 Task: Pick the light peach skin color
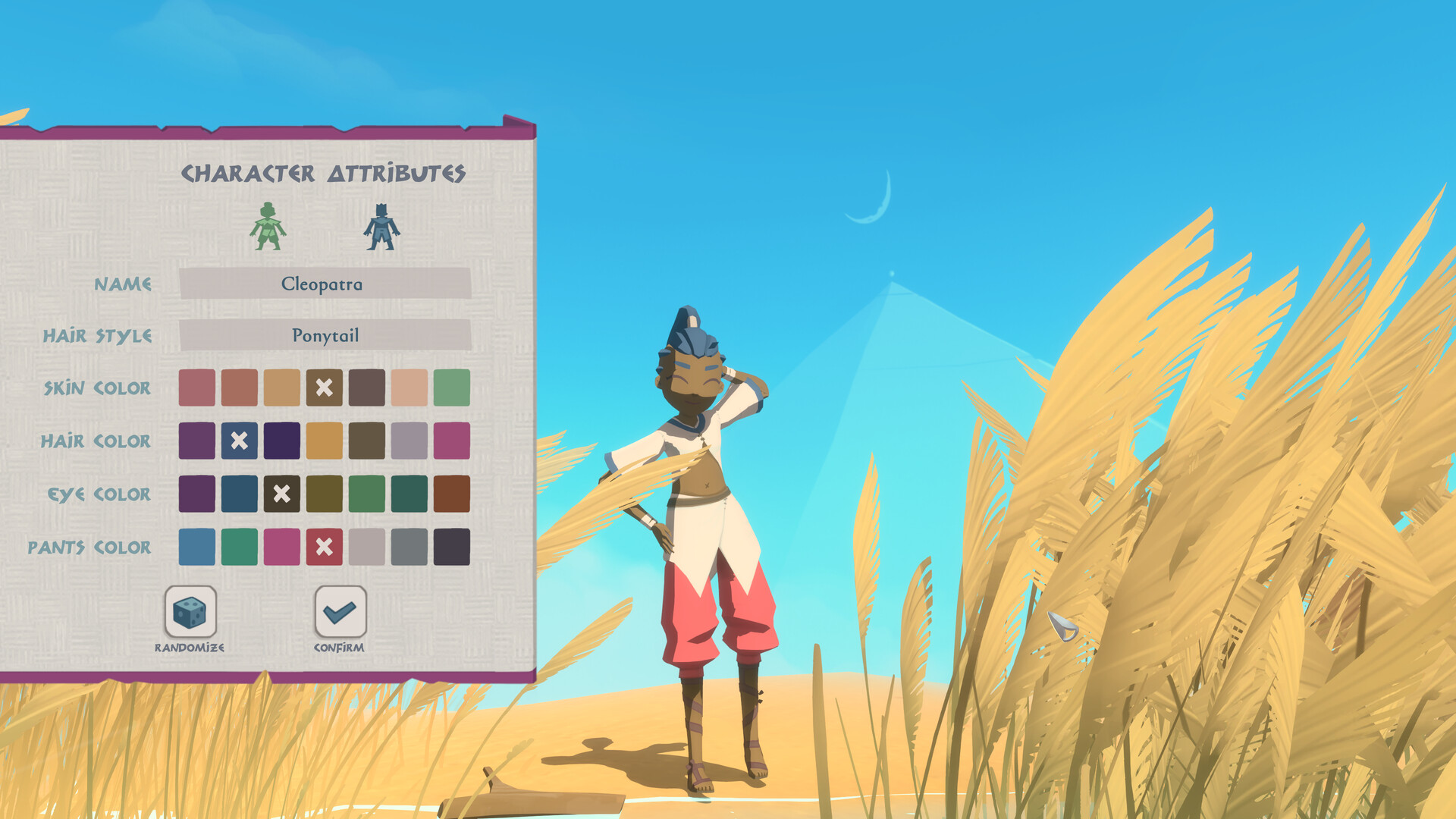409,388
